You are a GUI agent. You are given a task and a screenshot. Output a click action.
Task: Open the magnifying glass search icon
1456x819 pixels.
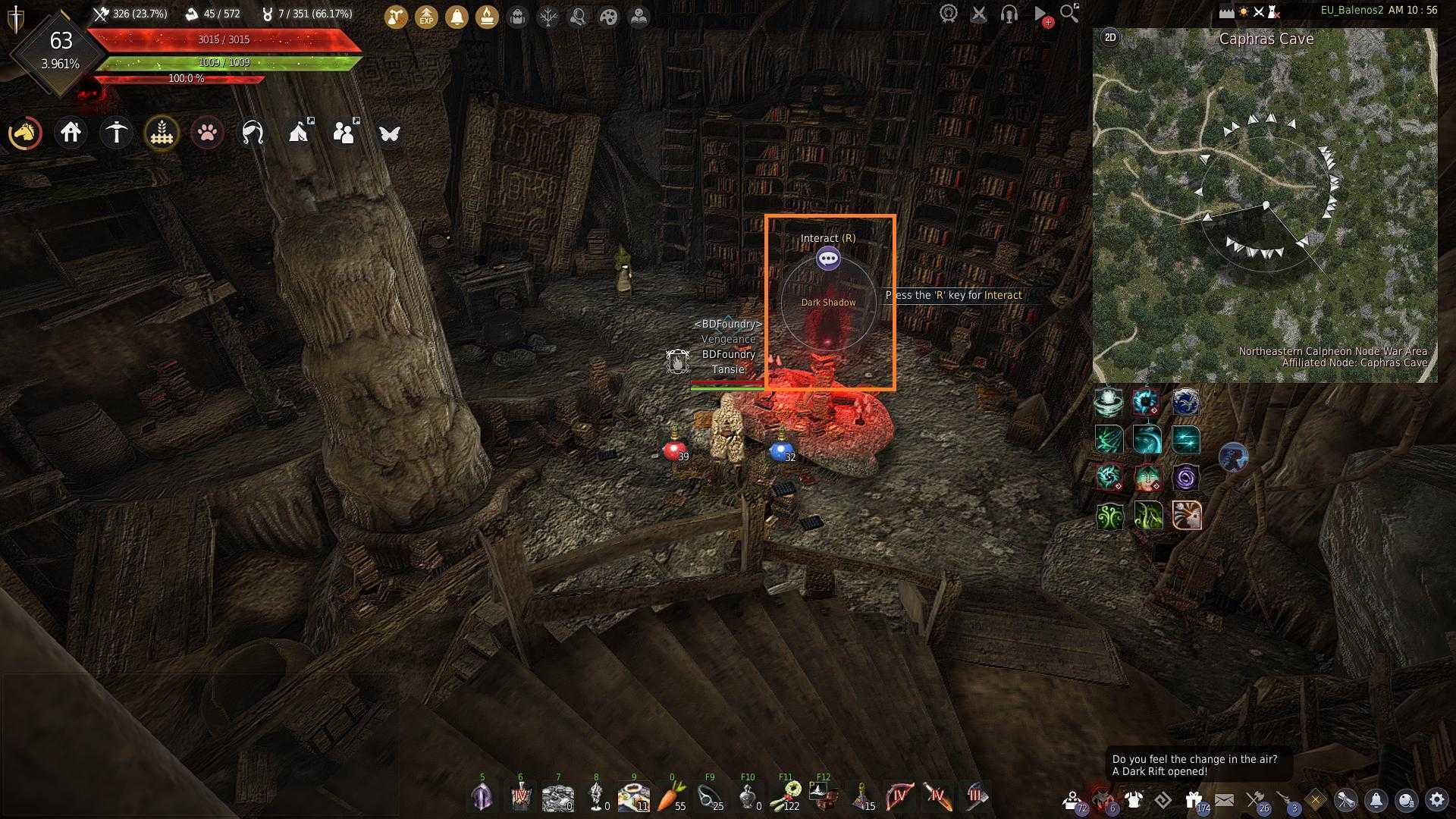point(1069,13)
